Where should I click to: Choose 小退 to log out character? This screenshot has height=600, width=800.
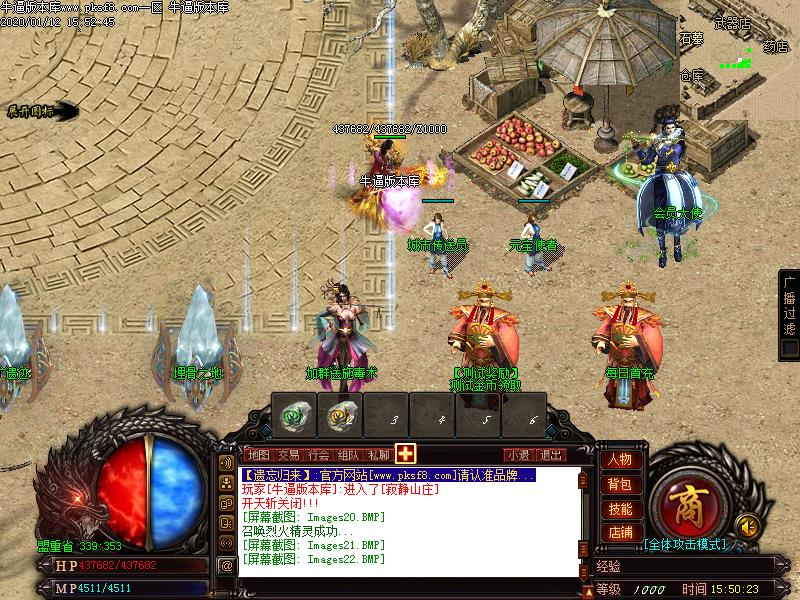(x=518, y=455)
